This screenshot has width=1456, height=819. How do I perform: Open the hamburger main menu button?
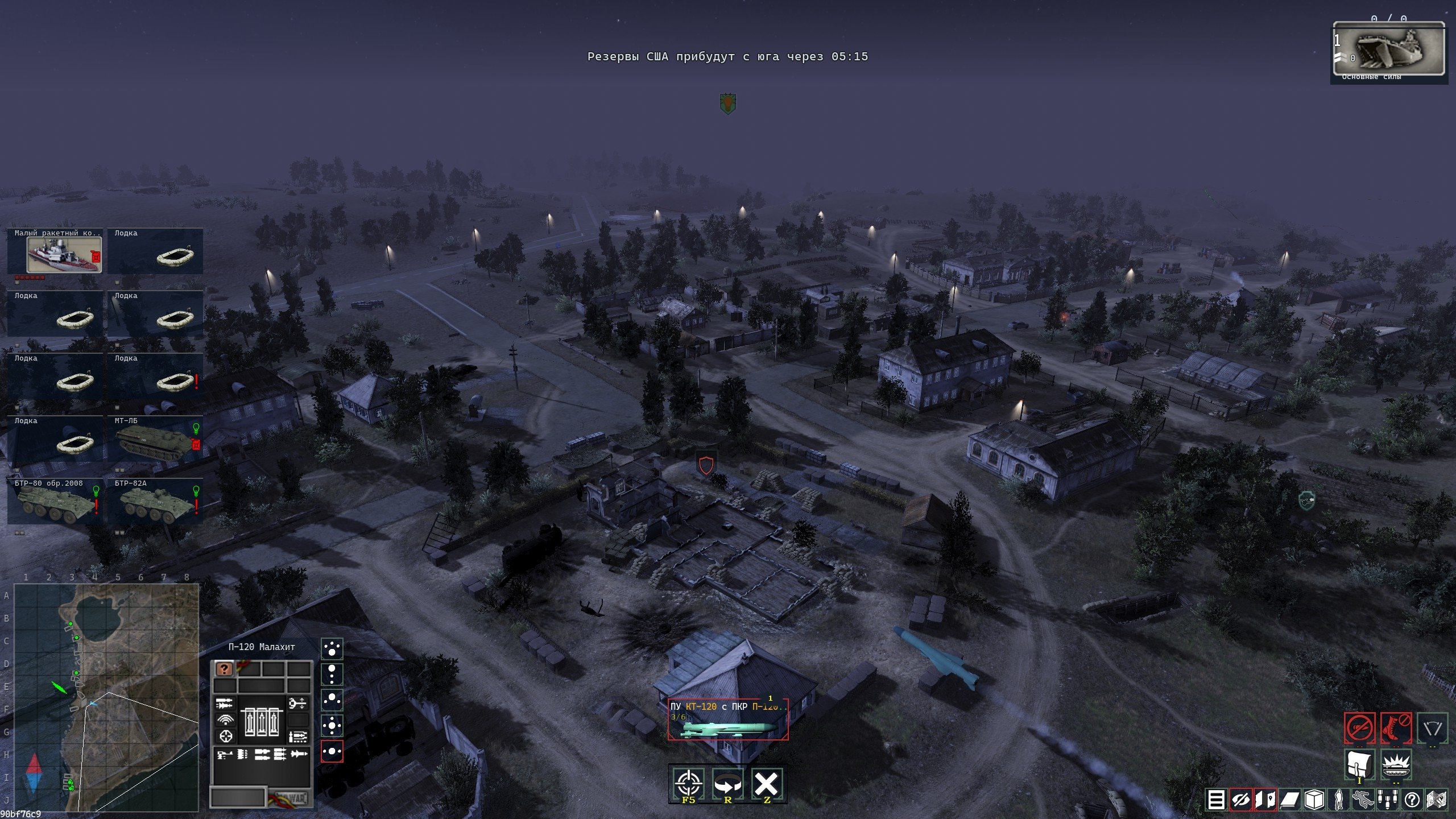[x=1216, y=800]
